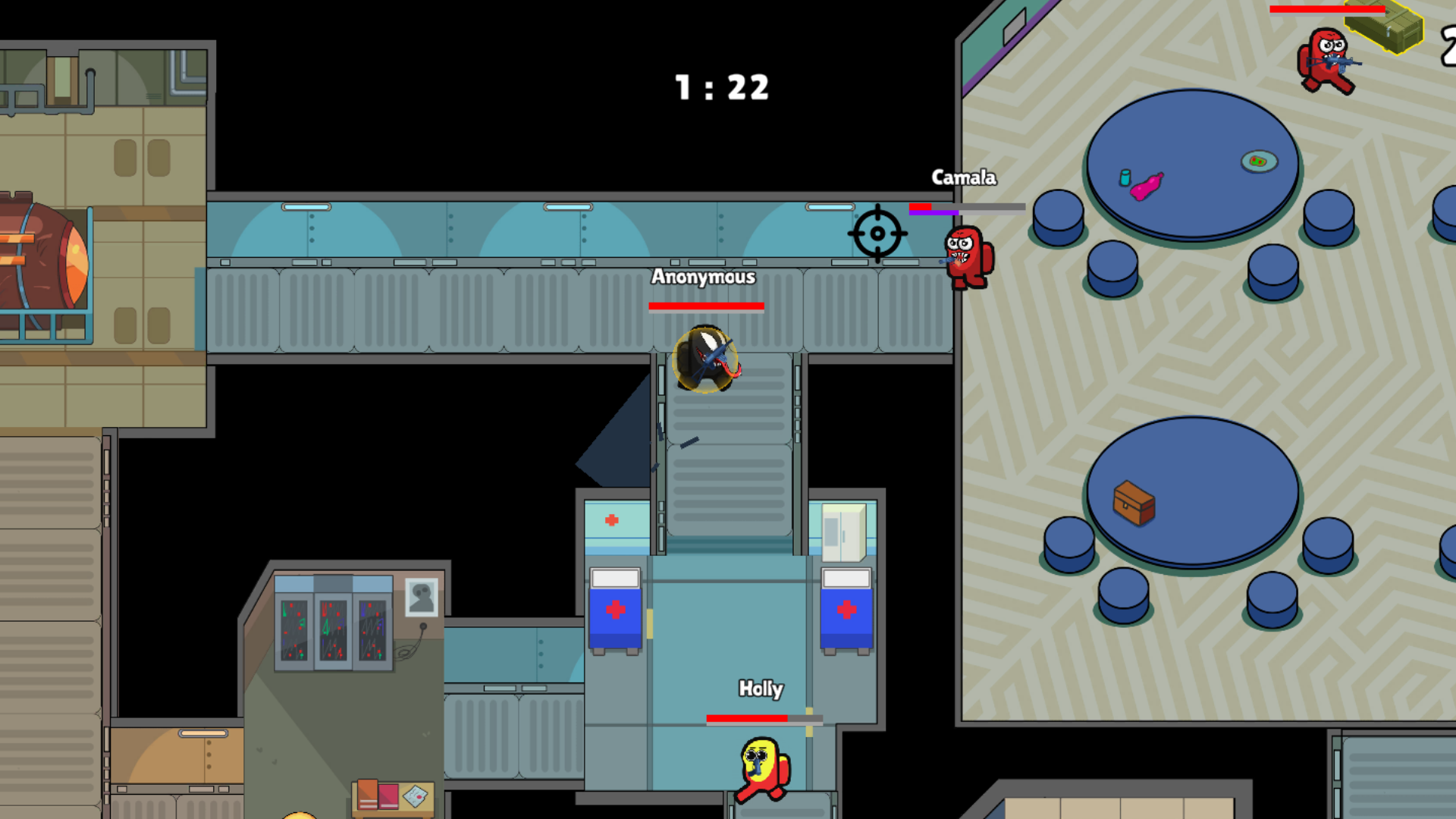Click the Anonymous name label
1456x819 pixels.
[x=704, y=278]
